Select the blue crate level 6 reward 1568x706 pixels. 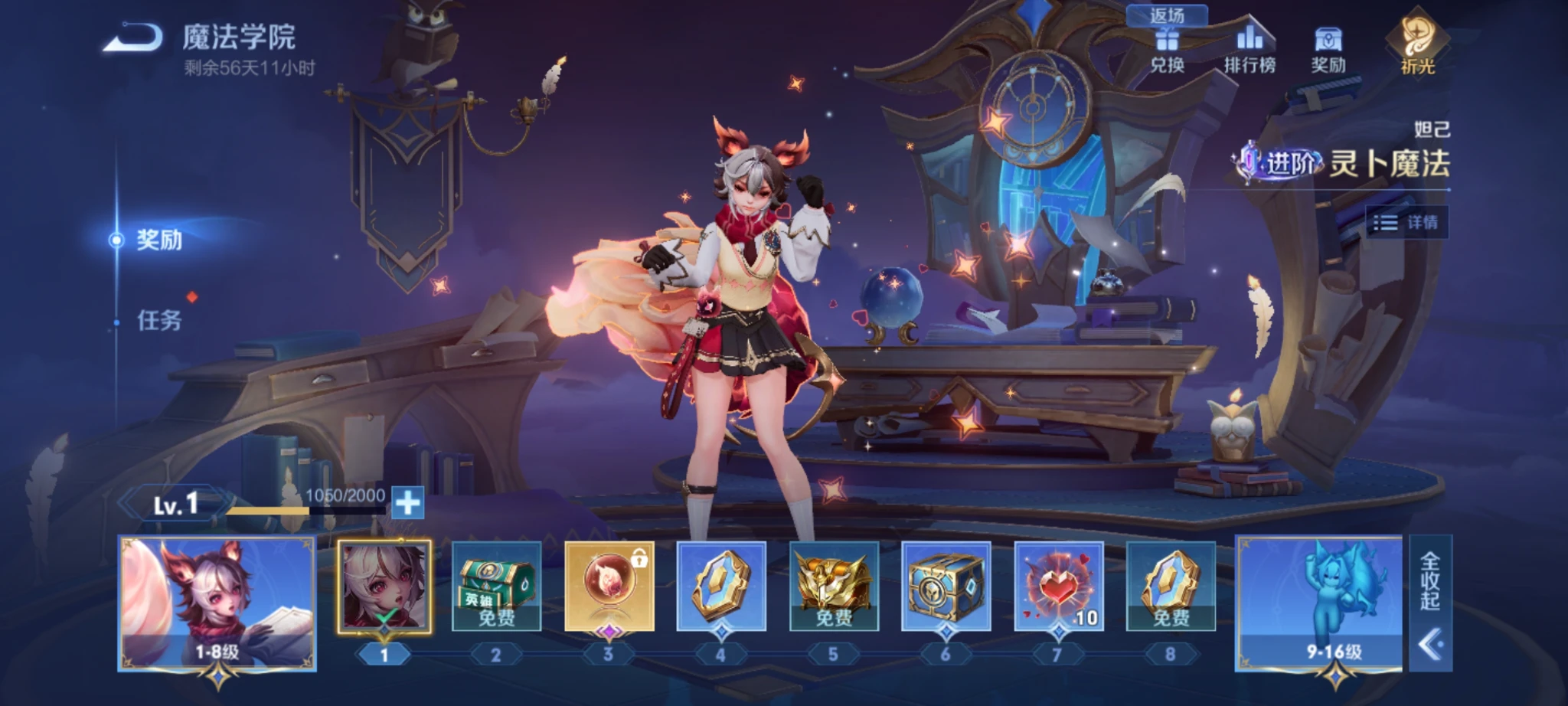click(946, 587)
